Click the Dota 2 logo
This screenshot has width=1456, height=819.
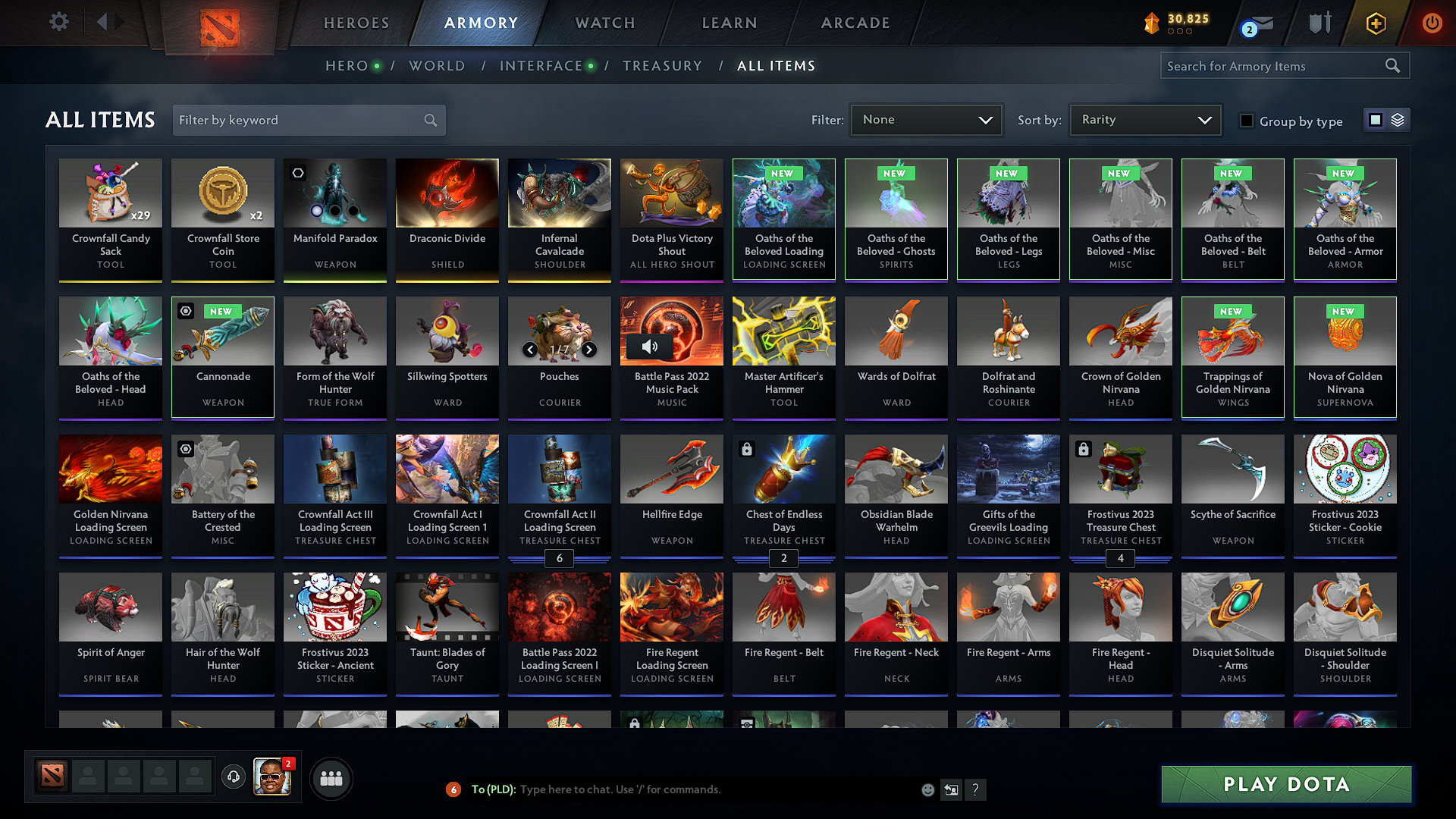tap(219, 24)
